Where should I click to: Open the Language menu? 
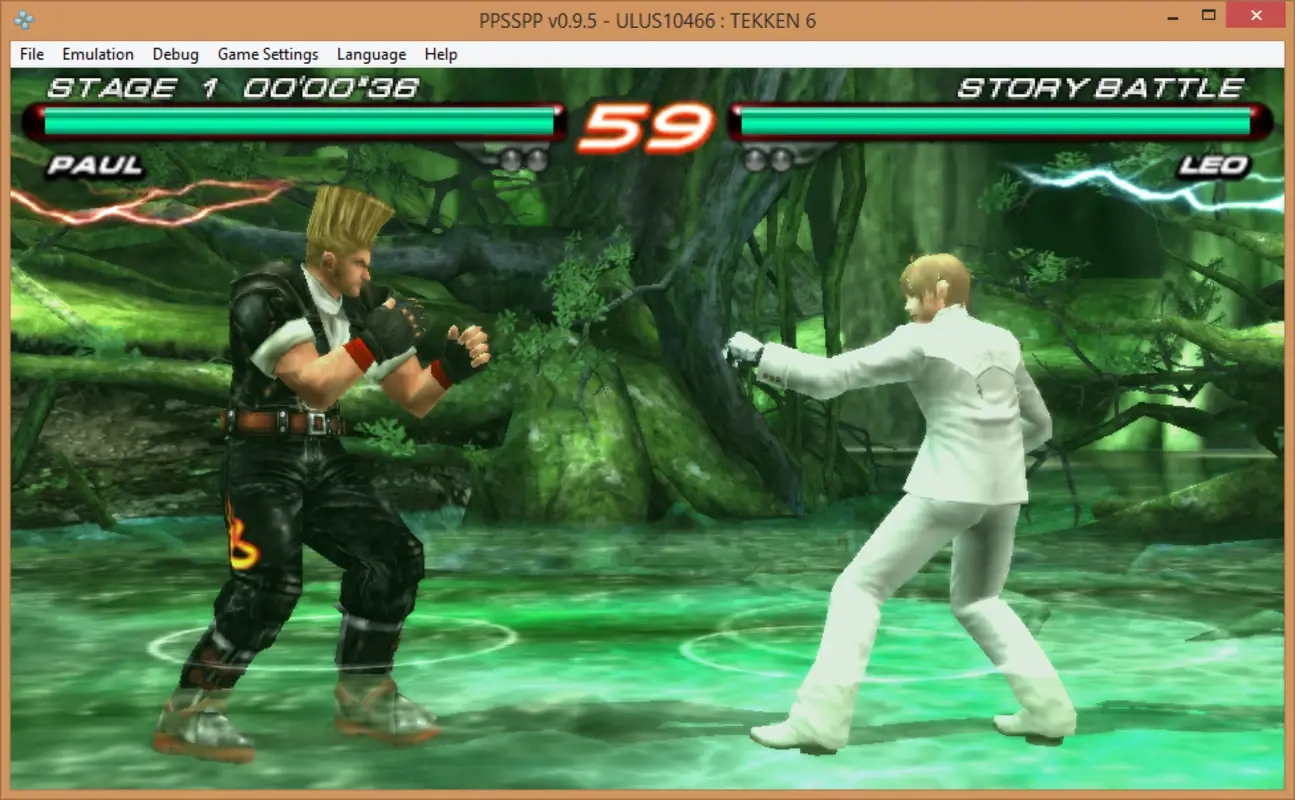pyautogui.click(x=371, y=54)
